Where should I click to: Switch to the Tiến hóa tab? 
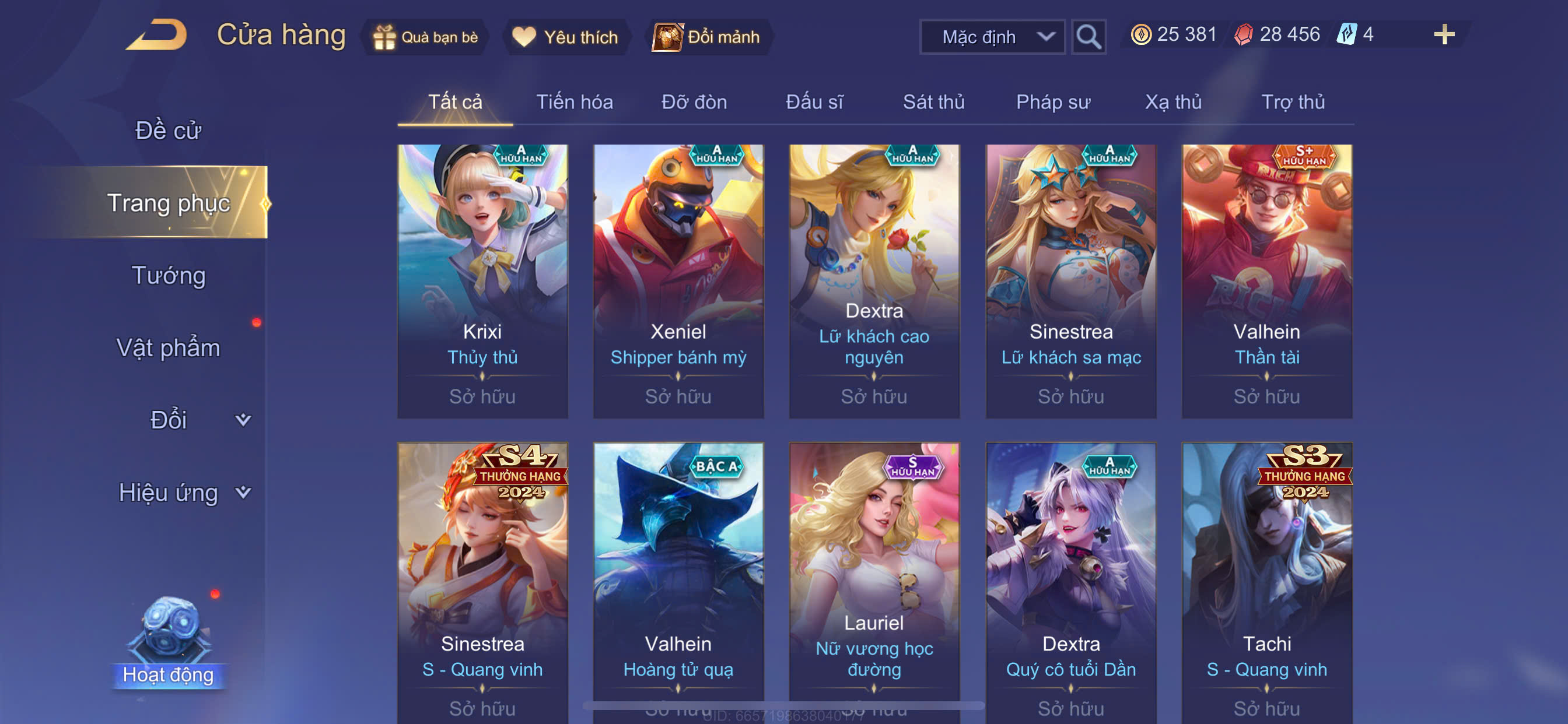pos(574,101)
